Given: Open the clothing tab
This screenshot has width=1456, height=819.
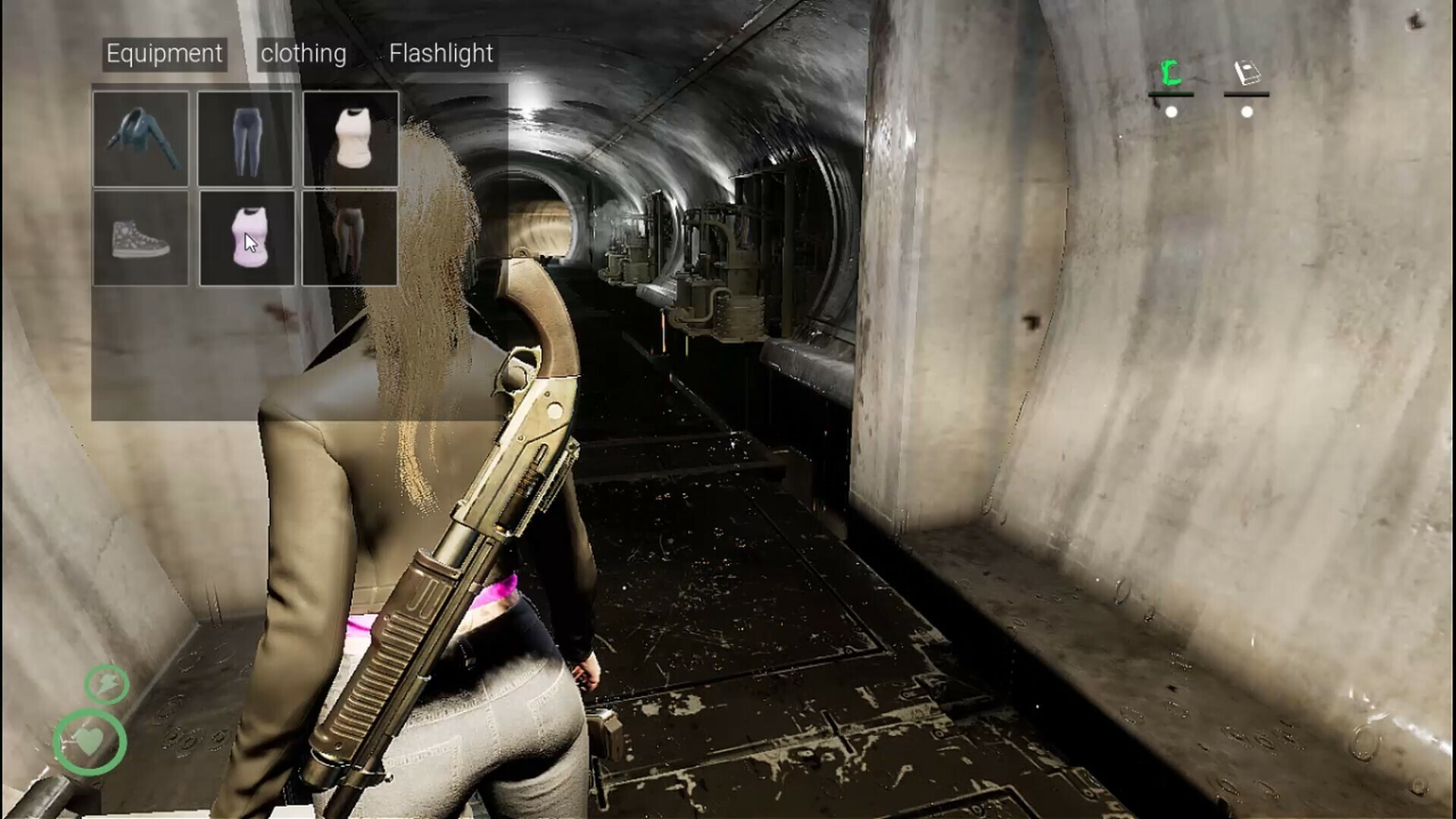Looking at the screenshot, I should click(x=303, y=54).
